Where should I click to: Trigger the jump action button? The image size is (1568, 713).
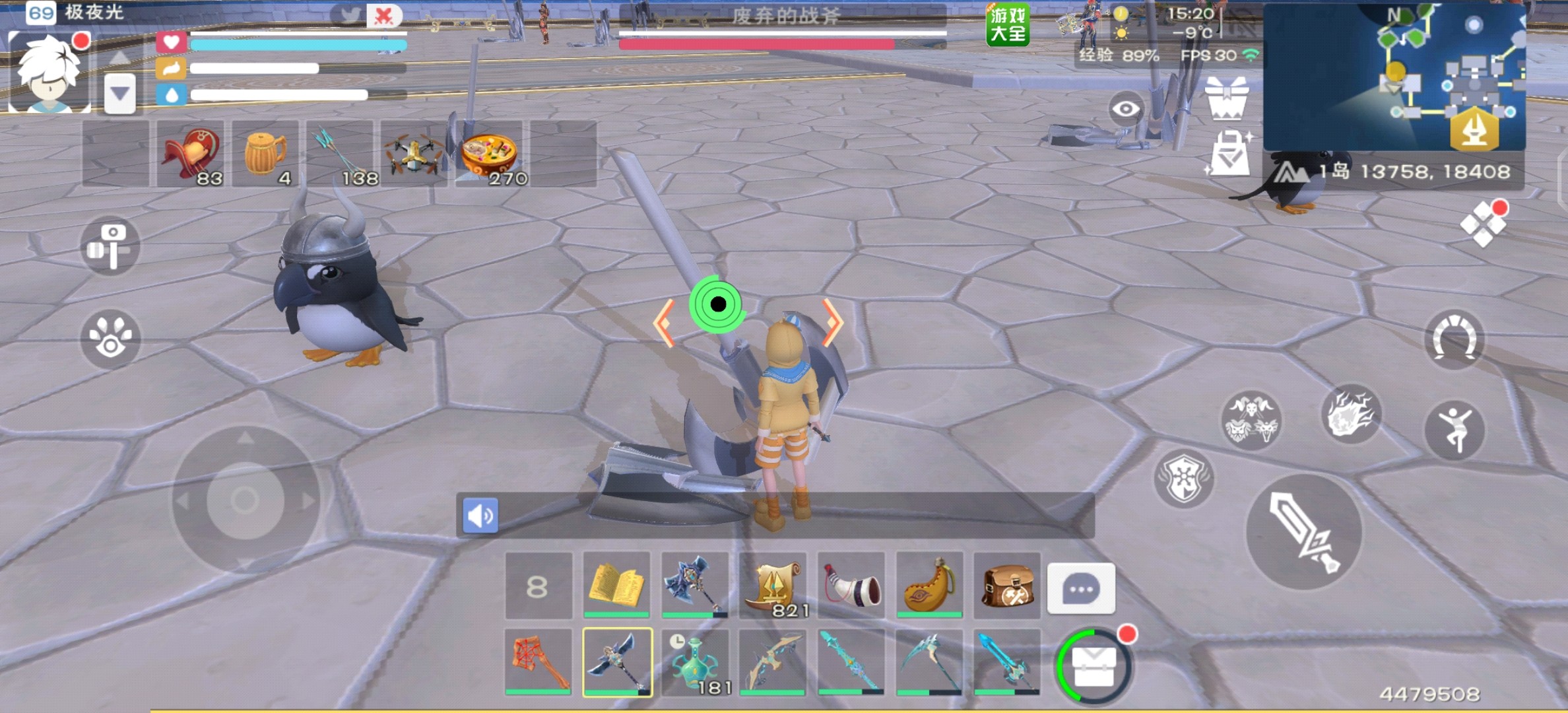[1454, 430]
